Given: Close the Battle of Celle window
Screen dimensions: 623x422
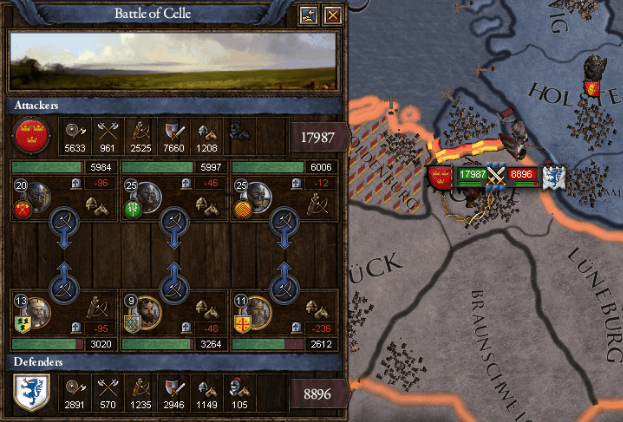Looking at the screenshot, I should pyautogui.click(x=333, y=15).
